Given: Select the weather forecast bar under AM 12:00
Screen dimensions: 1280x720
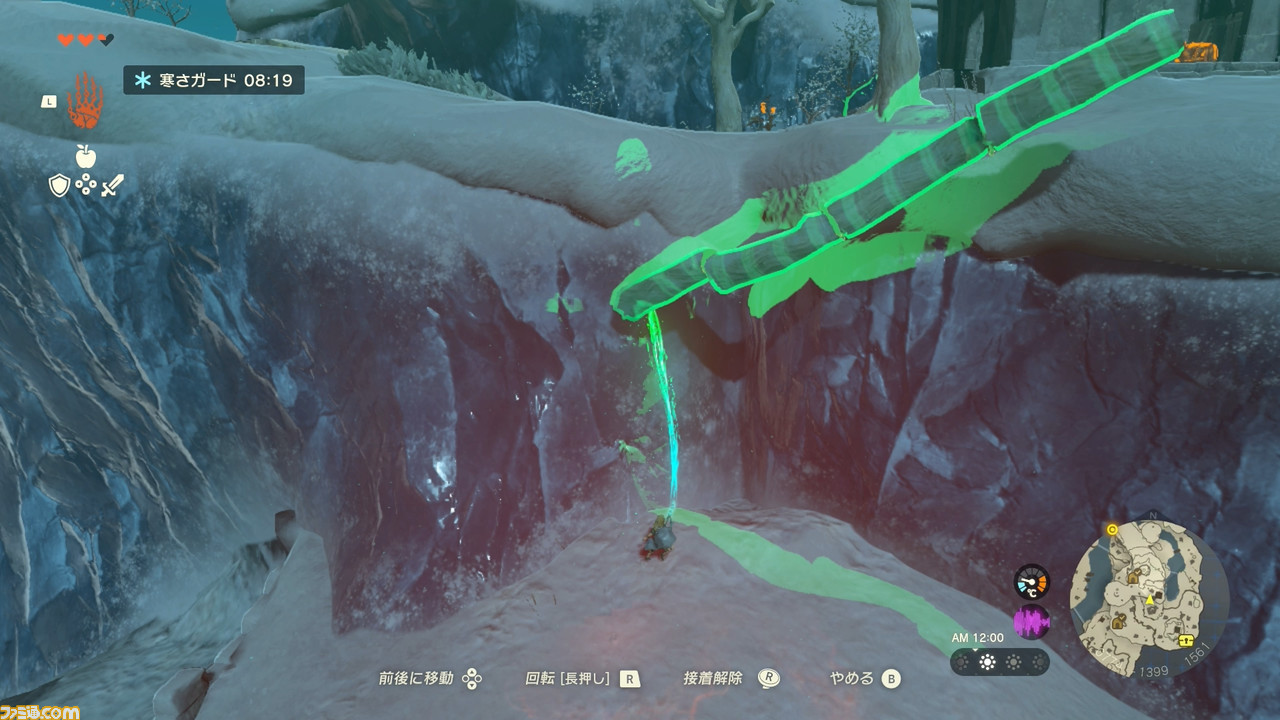Looking at the screenshot, I should (x=999, y=662).
